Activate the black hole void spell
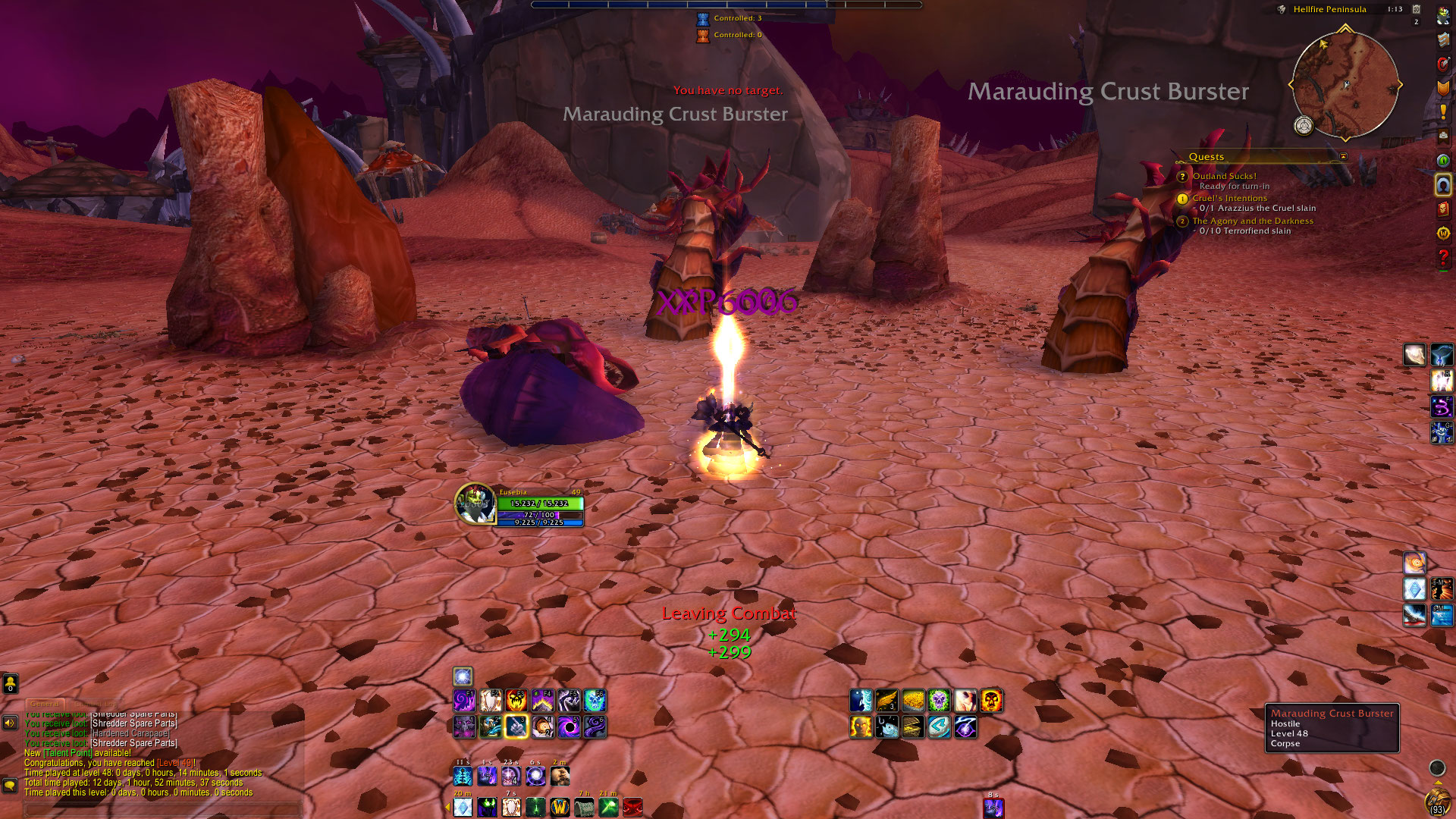This screenshot has width=1456, height=819. tap(569, 727)
